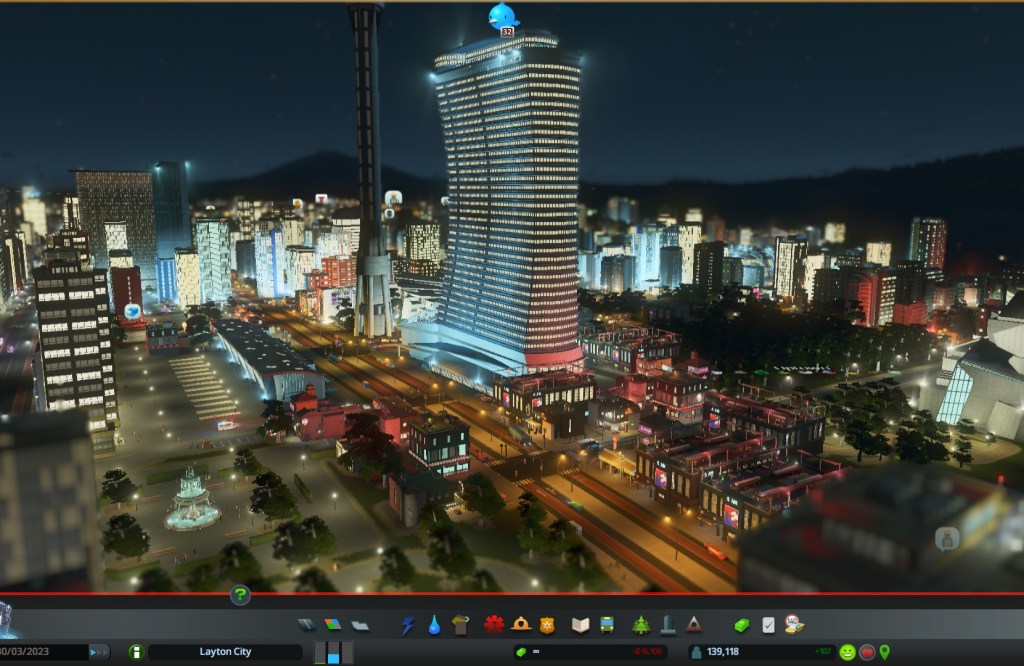Screen dimensions: 1024x666
Task: Open the Water and Sewage menu
Action: 434,625
